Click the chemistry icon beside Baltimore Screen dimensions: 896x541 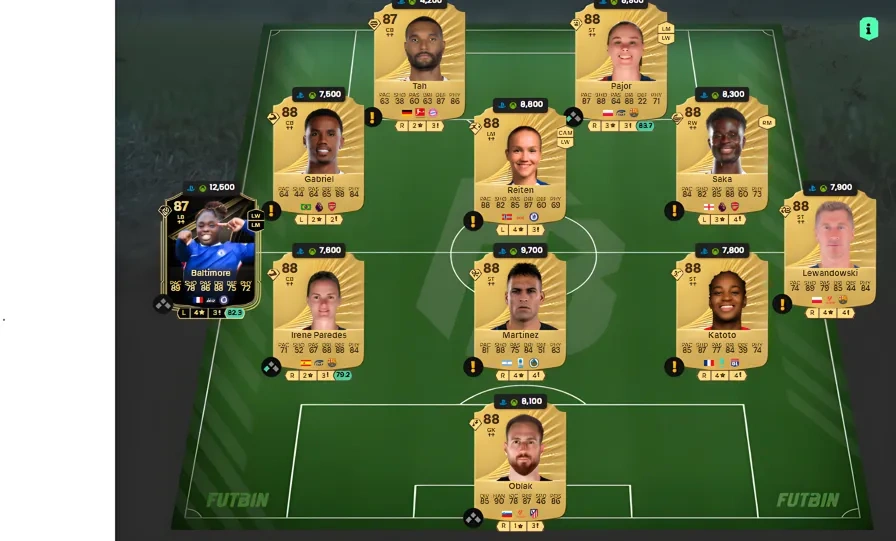click(163, 304)
